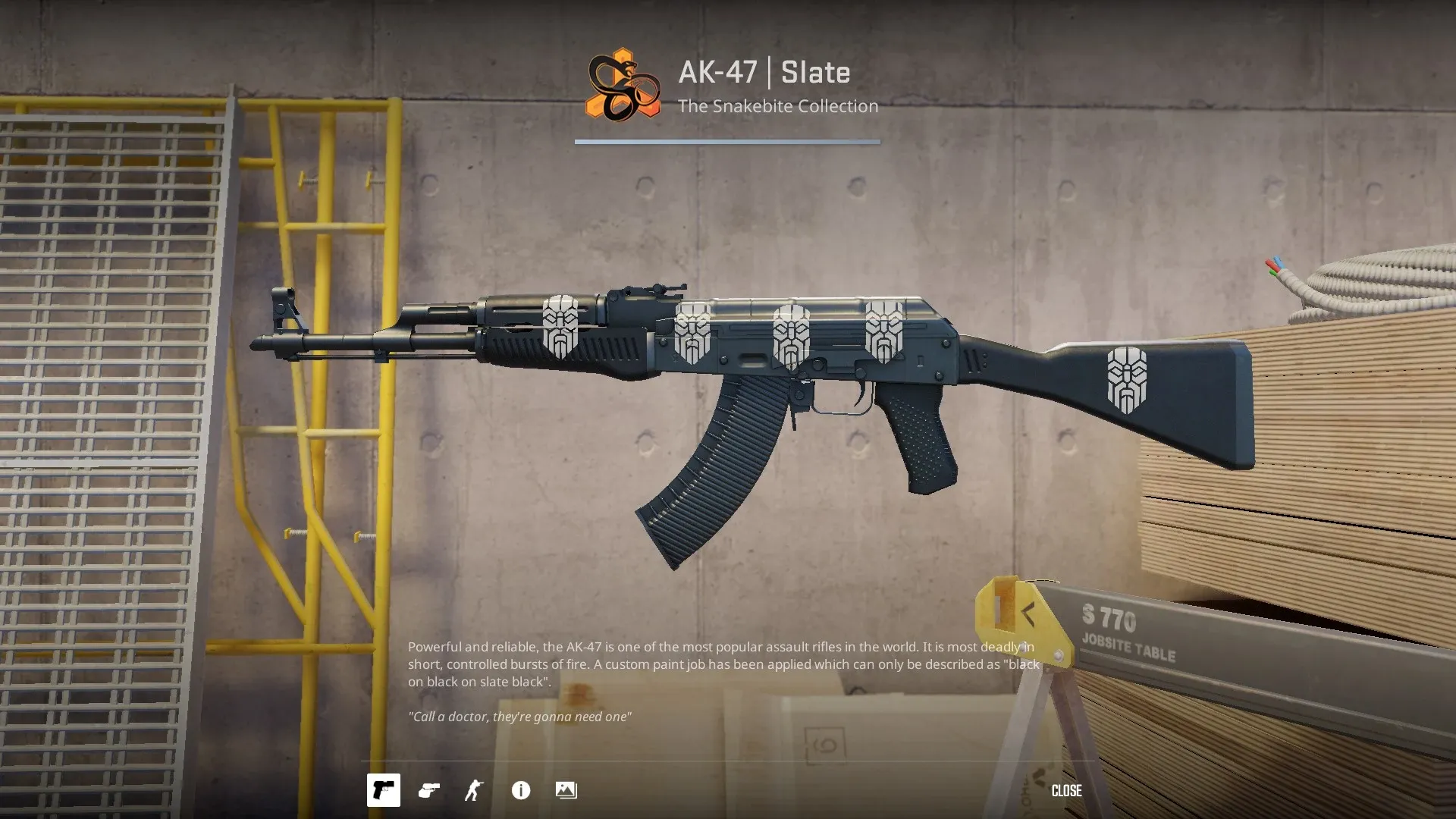Open the item info details icon
This screenshot has width=1456, height=819.
click(521, 790)
